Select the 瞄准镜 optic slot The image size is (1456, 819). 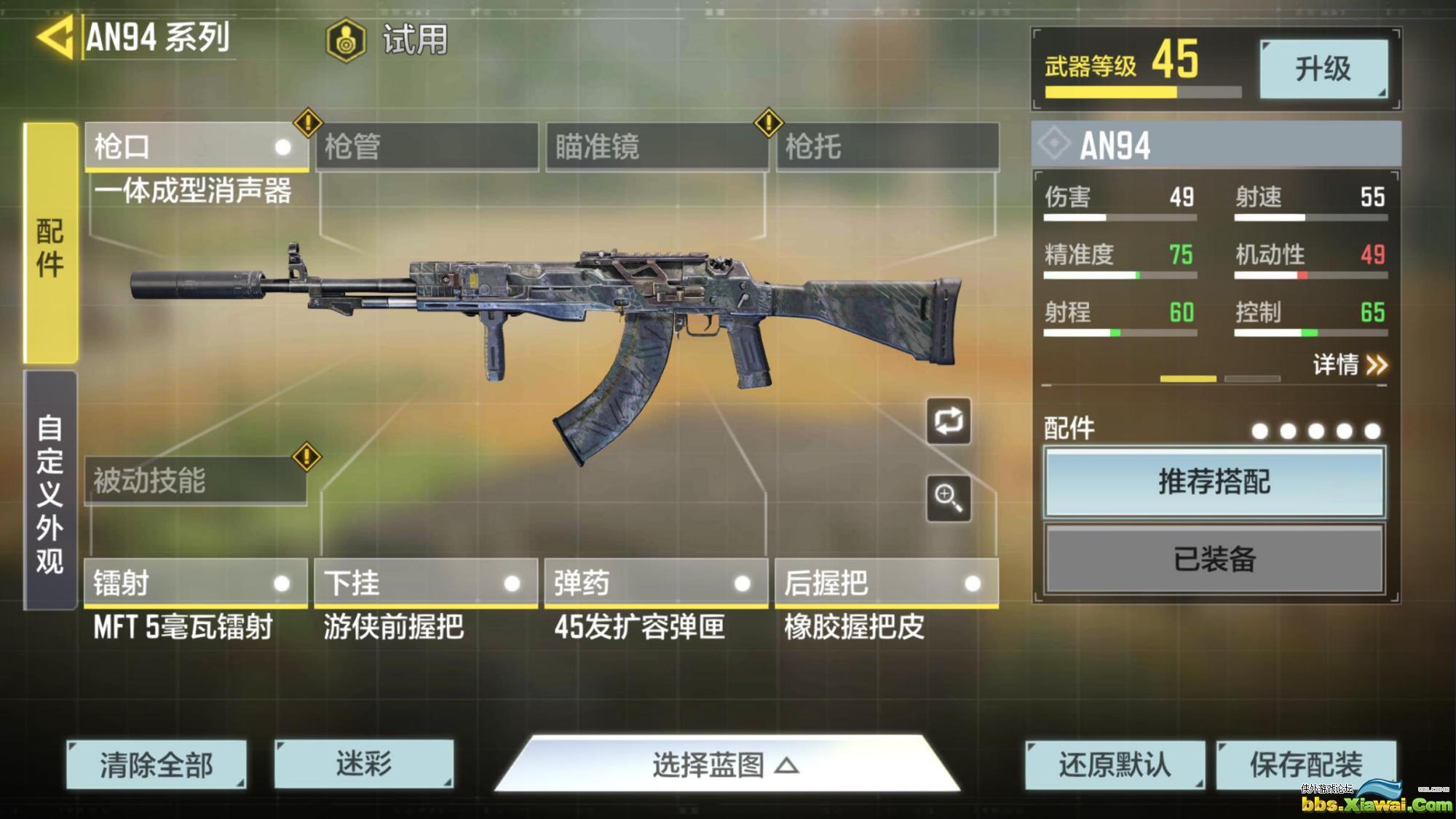(657, 147)
